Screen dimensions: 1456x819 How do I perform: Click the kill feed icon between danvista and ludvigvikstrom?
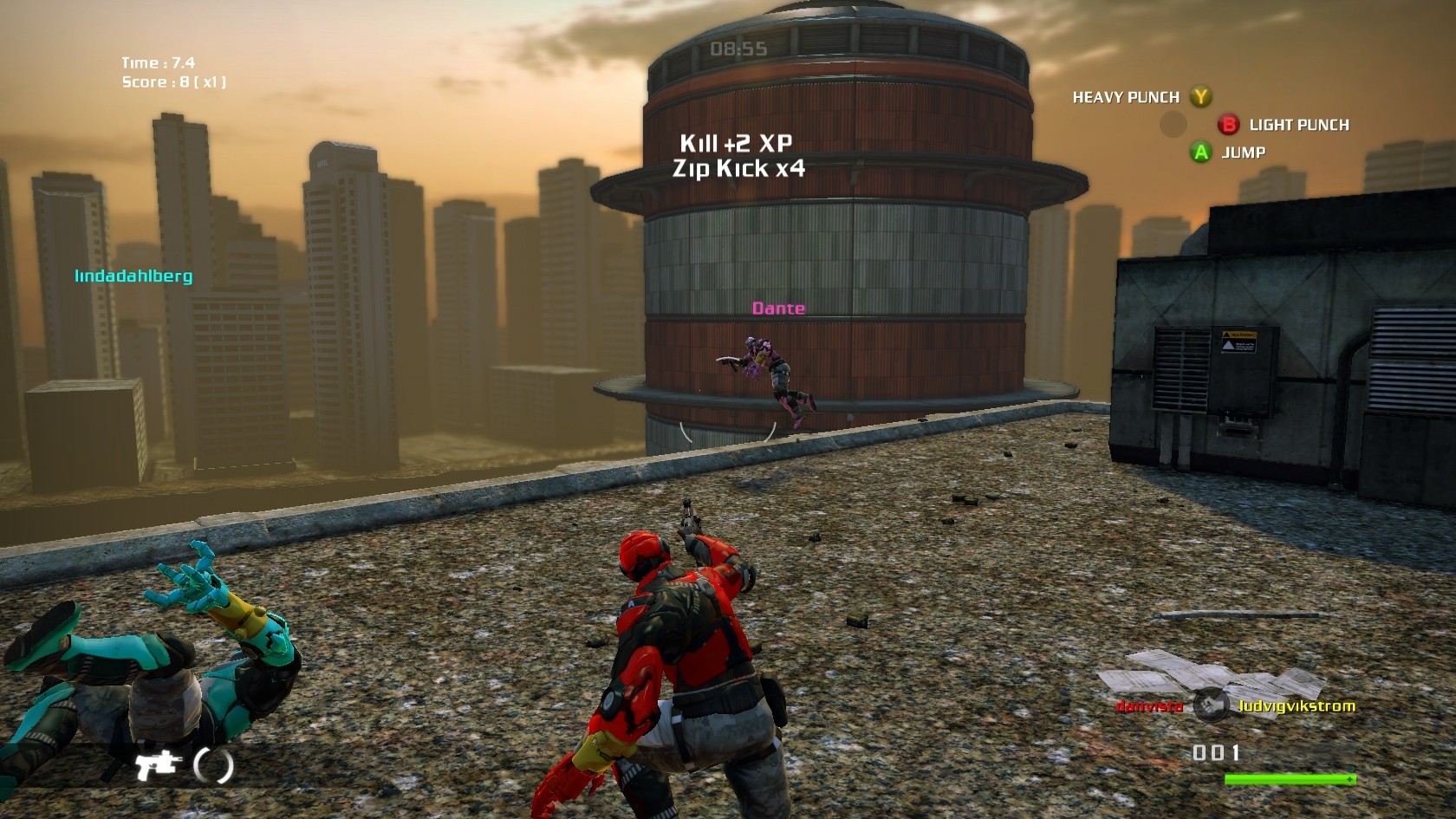pos(1210,705)
